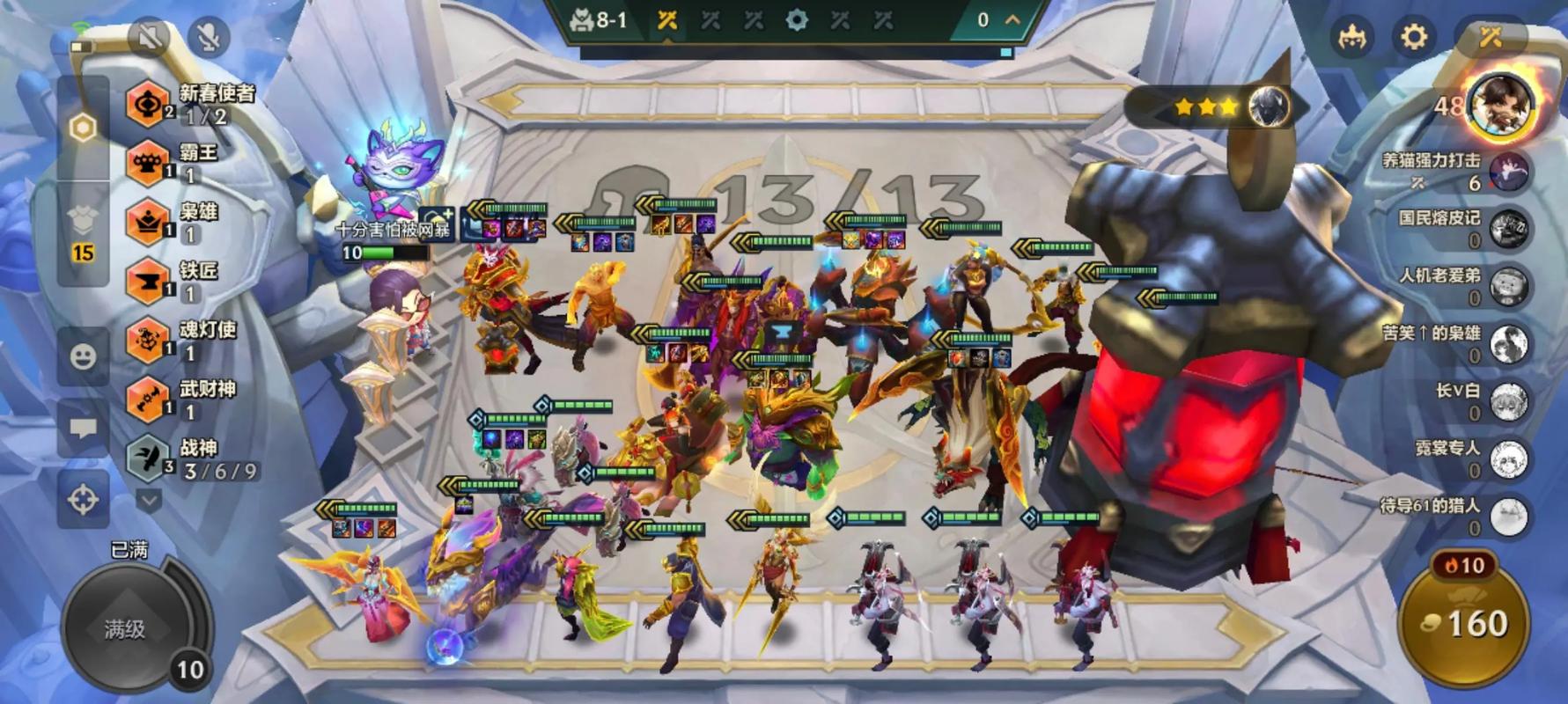Open the crossed-swords icon at top right
1568x704 pixels.
1490,37
